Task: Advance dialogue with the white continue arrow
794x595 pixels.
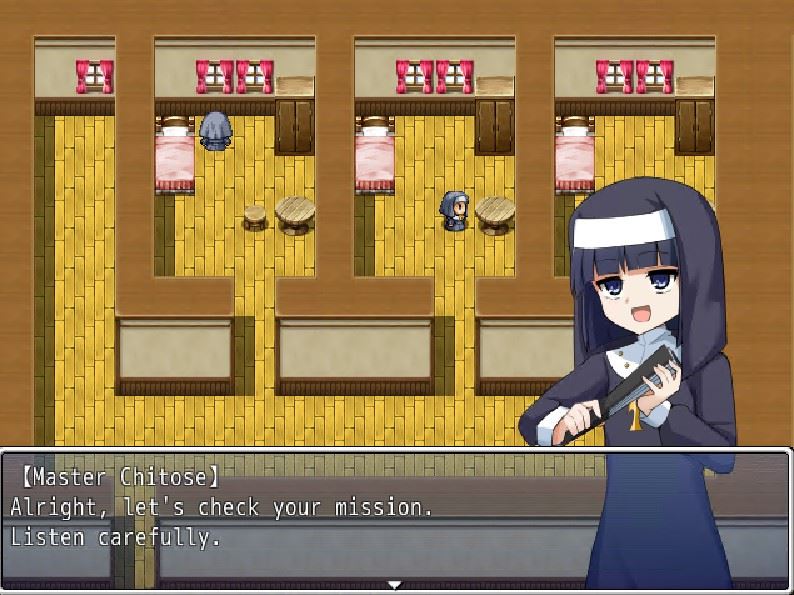Action: (395, 584)
